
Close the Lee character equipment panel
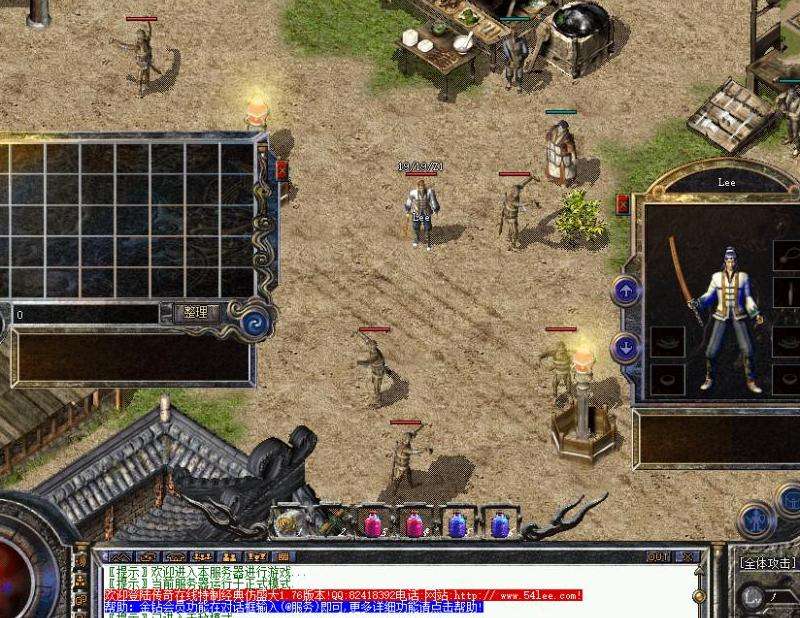(x=624, y=204)
